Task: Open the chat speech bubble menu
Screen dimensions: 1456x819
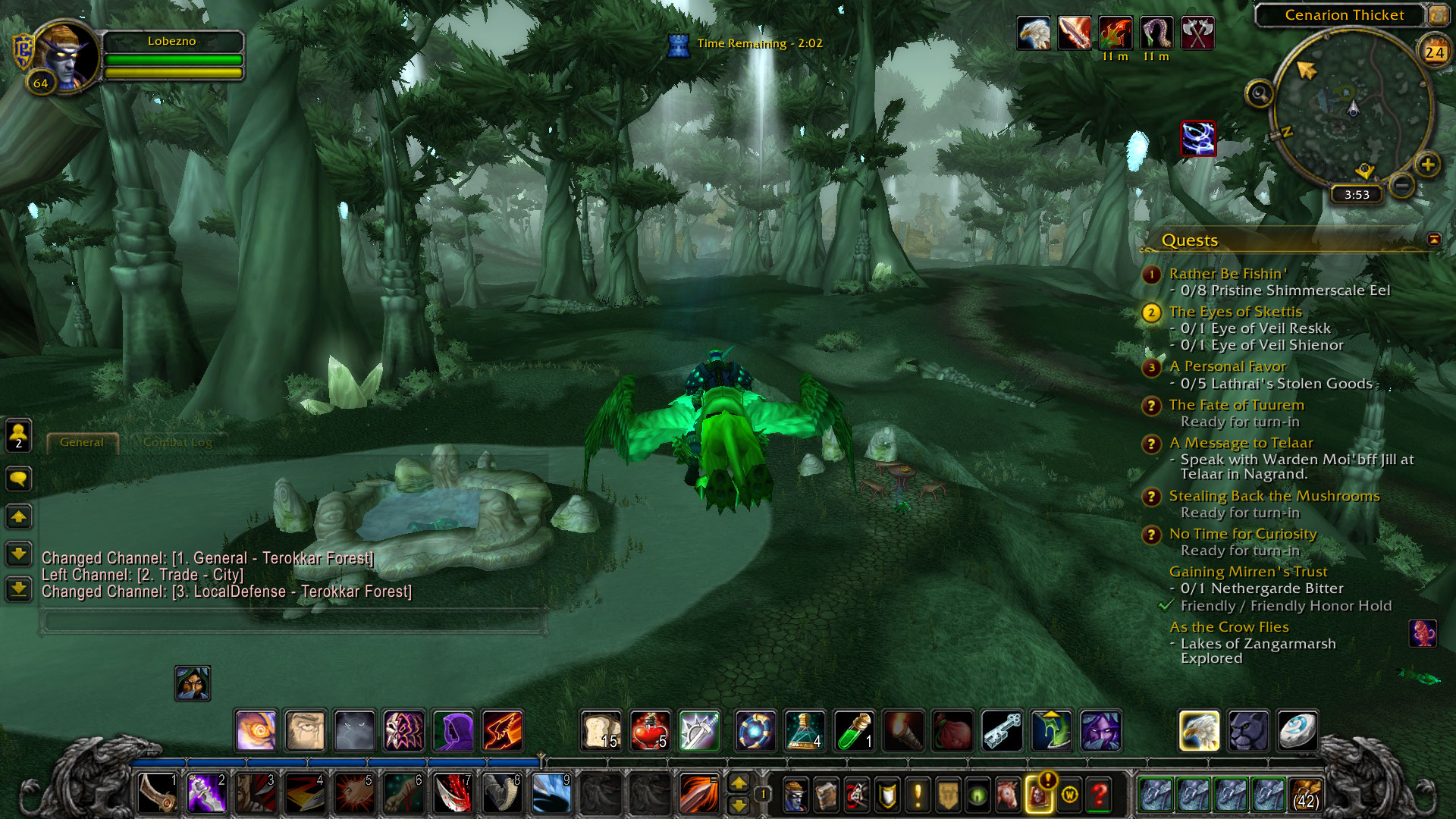Action: click(19, 479)
